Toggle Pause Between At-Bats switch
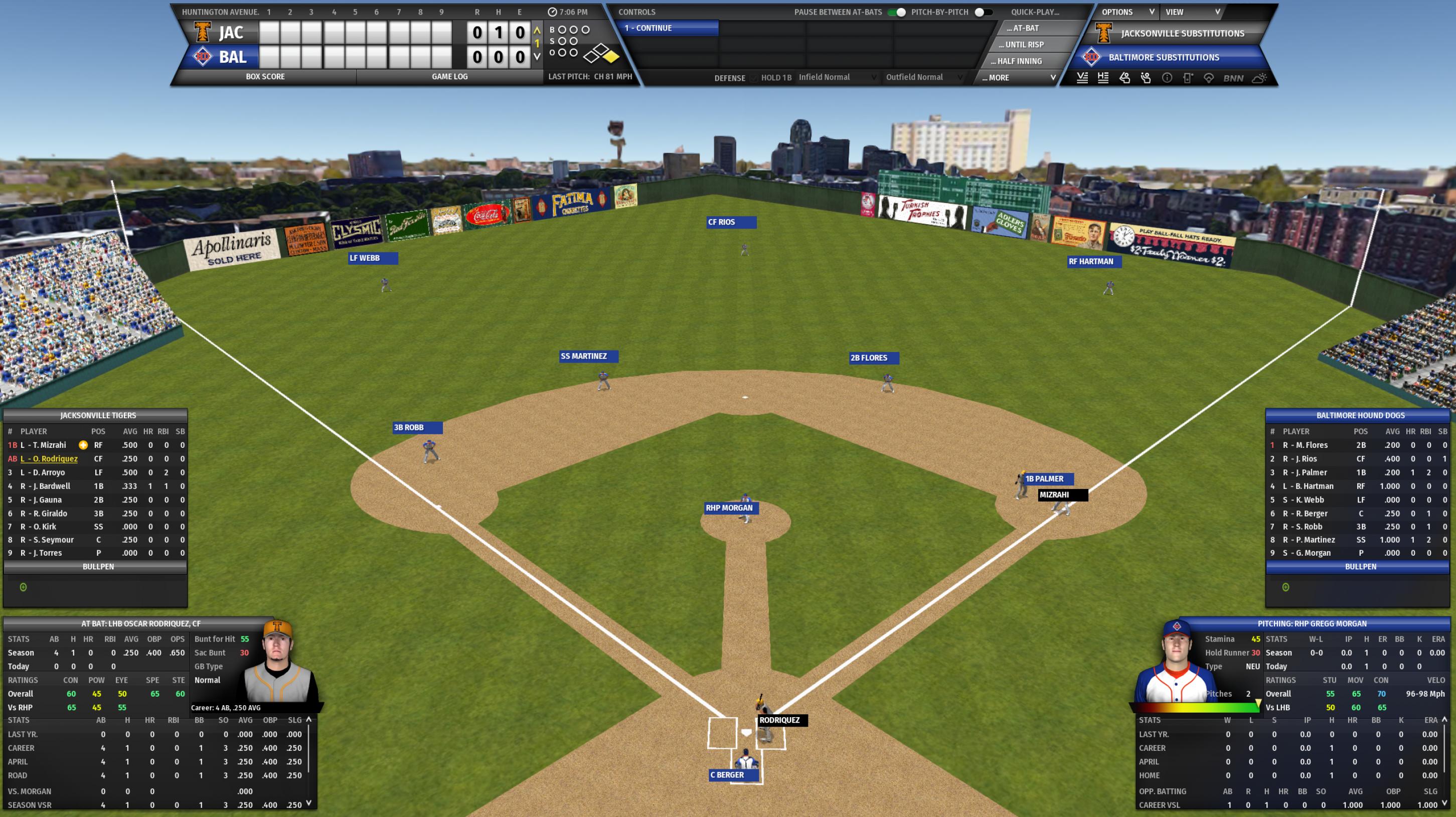Viewport: 1456px width, 817px height. pyautogui.click(x=896, y=12)
